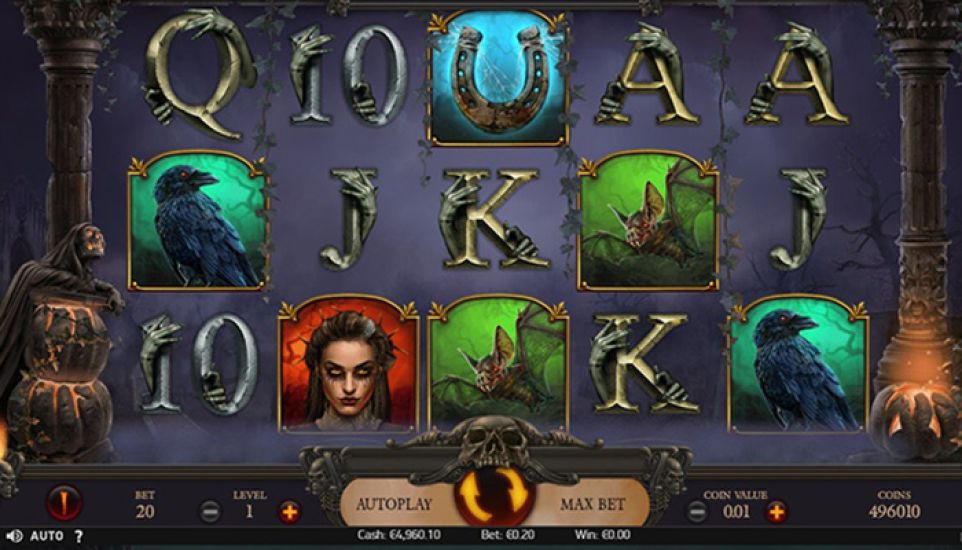Screen dimensions: 962x550
Task: Decrease the bet level
Action: point(211,512)
